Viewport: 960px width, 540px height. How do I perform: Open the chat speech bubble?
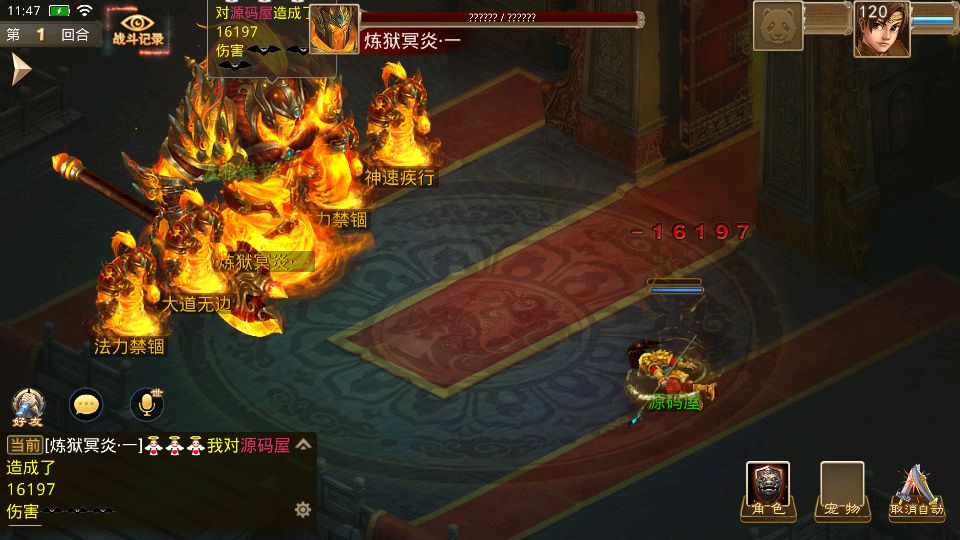pos(87,404)
